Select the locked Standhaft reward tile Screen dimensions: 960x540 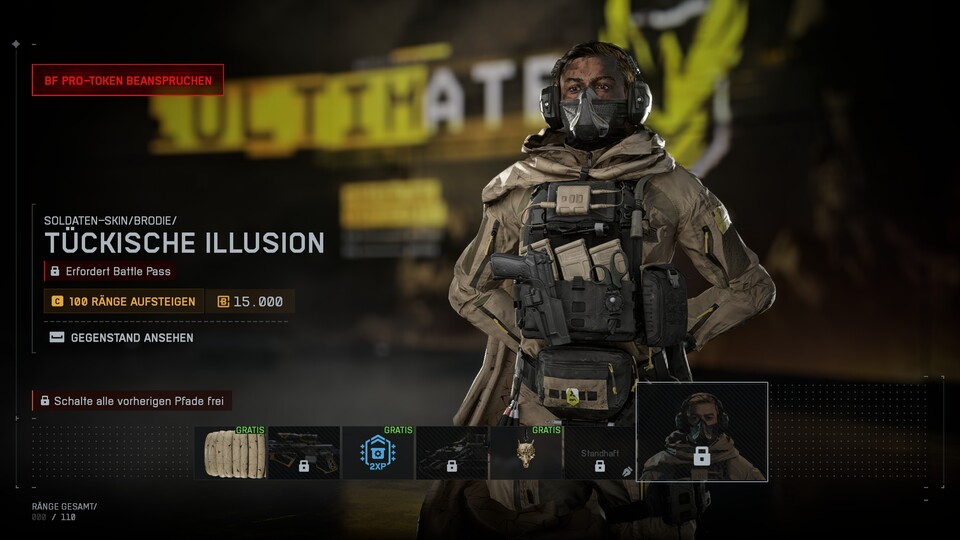(x=599, y=453)
